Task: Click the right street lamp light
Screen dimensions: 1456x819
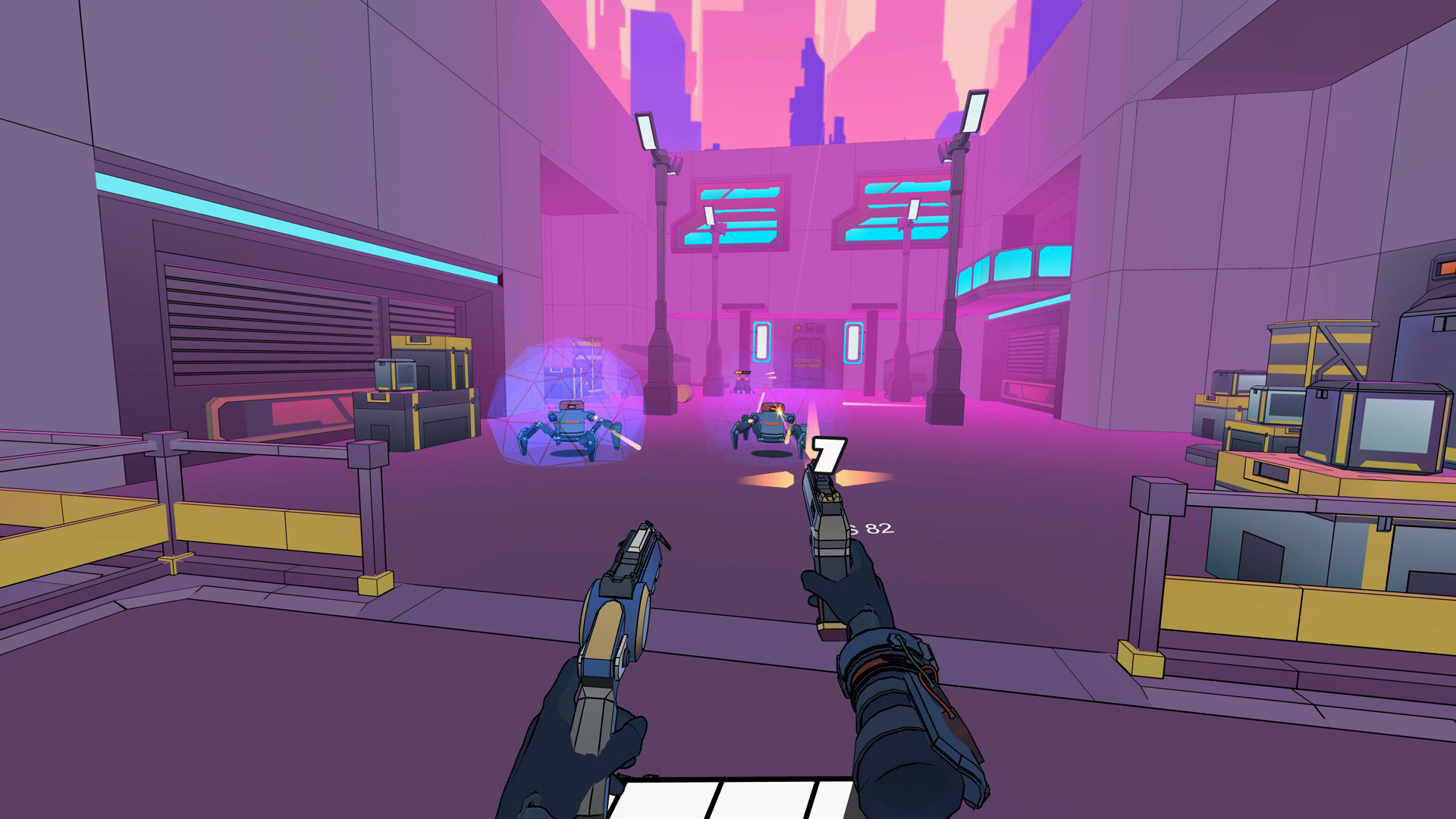Action: pos(973,112)
